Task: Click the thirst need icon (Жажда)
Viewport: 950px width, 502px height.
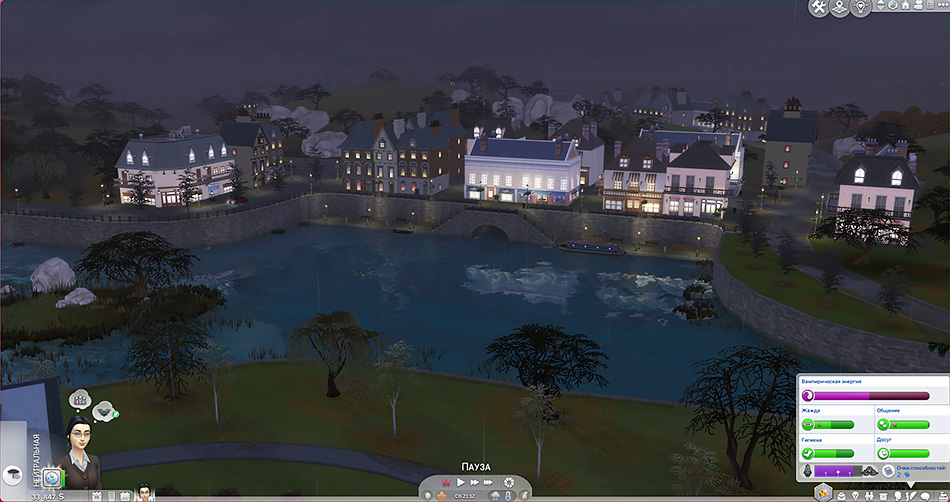Action: coord(808,424)
